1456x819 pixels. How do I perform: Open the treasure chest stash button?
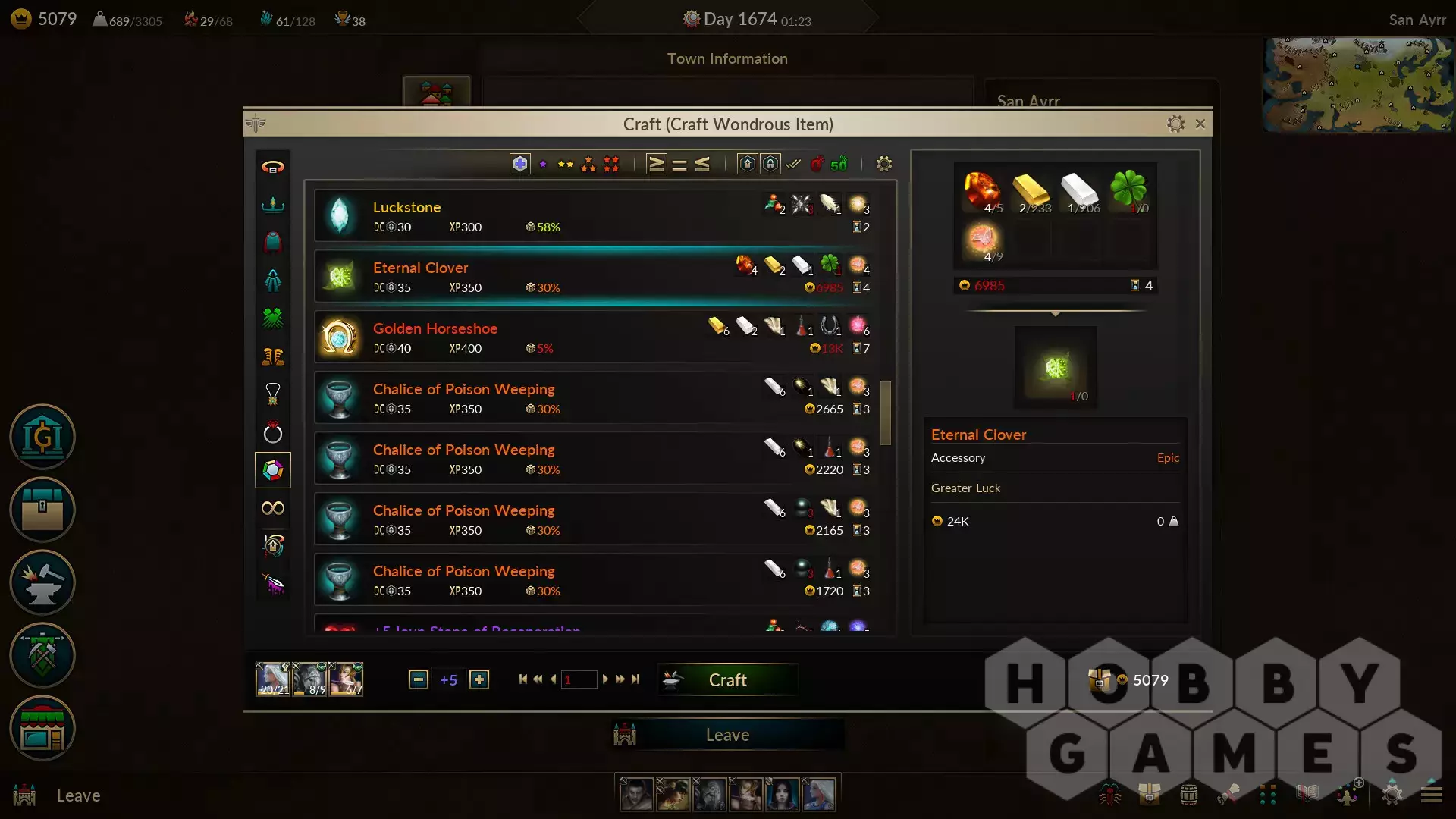coord(42,510)
